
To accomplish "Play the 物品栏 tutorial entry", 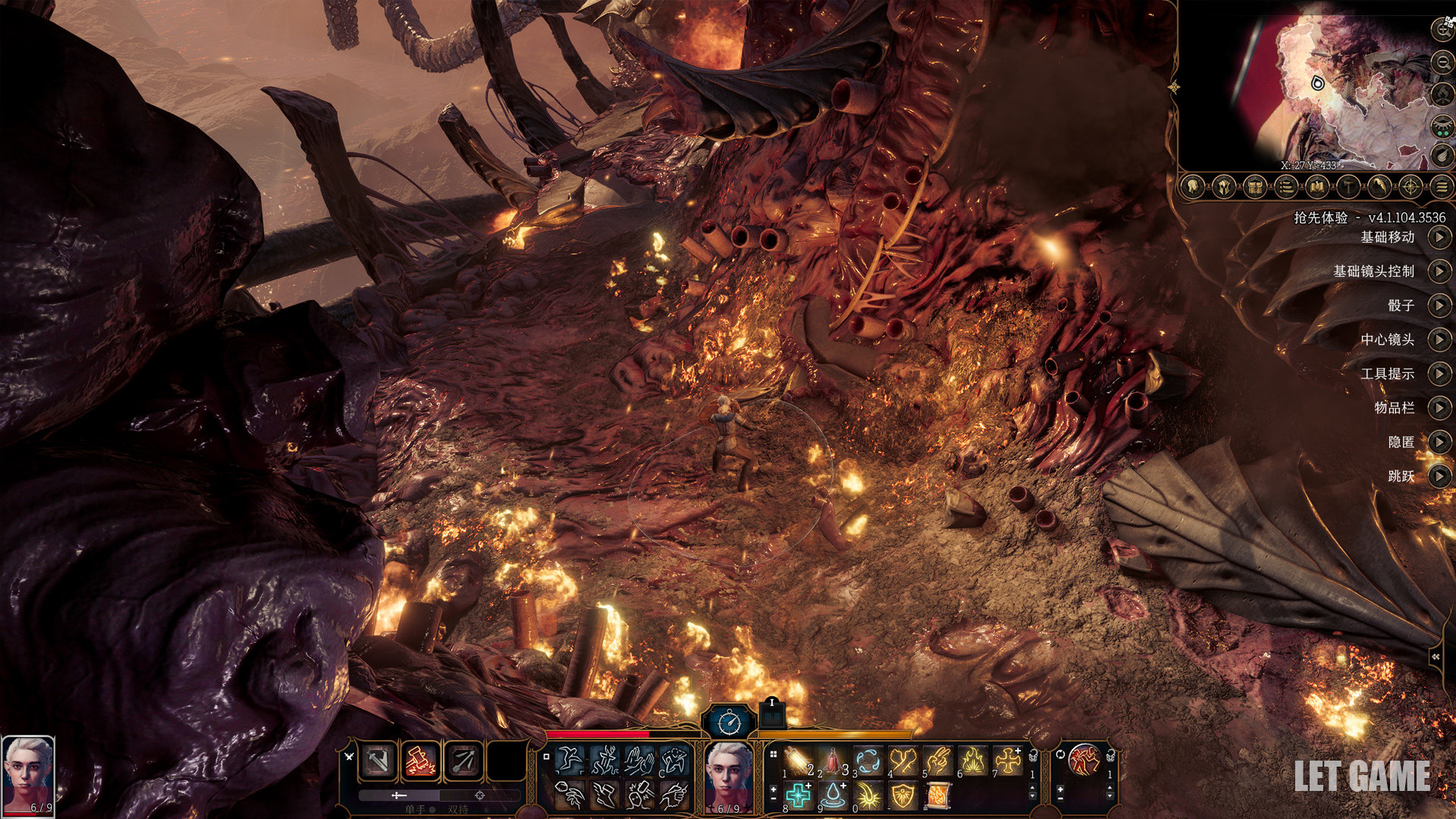I will [x=1439, y=408].
